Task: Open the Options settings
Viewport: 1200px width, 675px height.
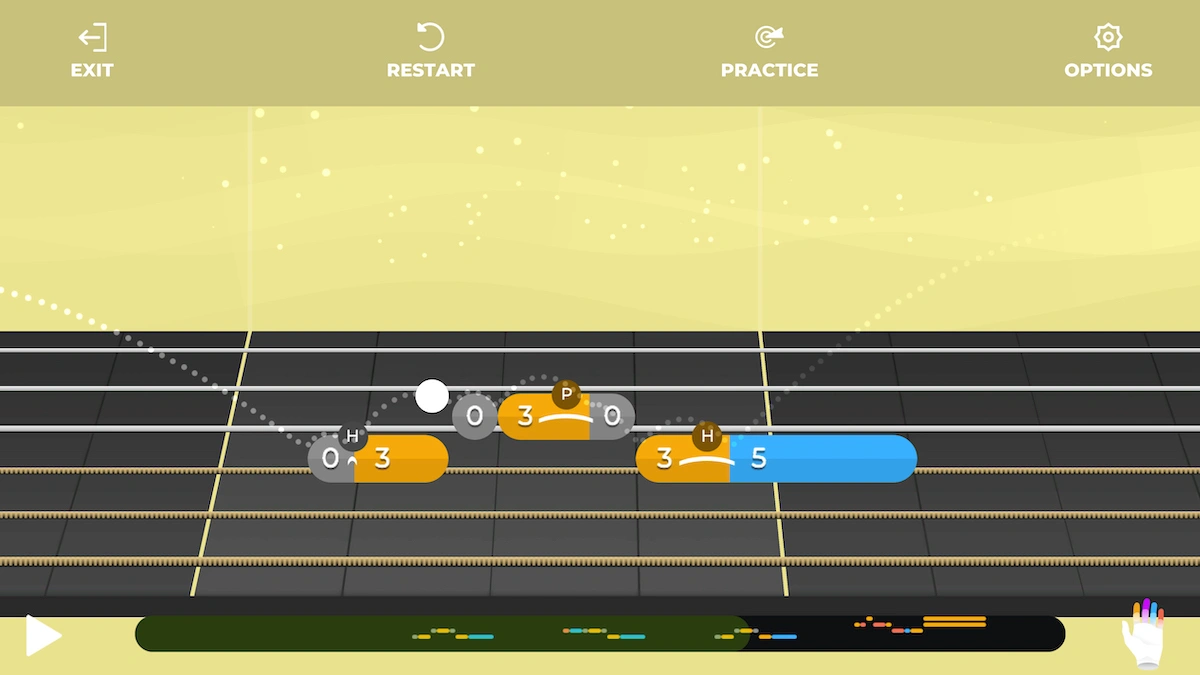Action: tap(1107, 52)
